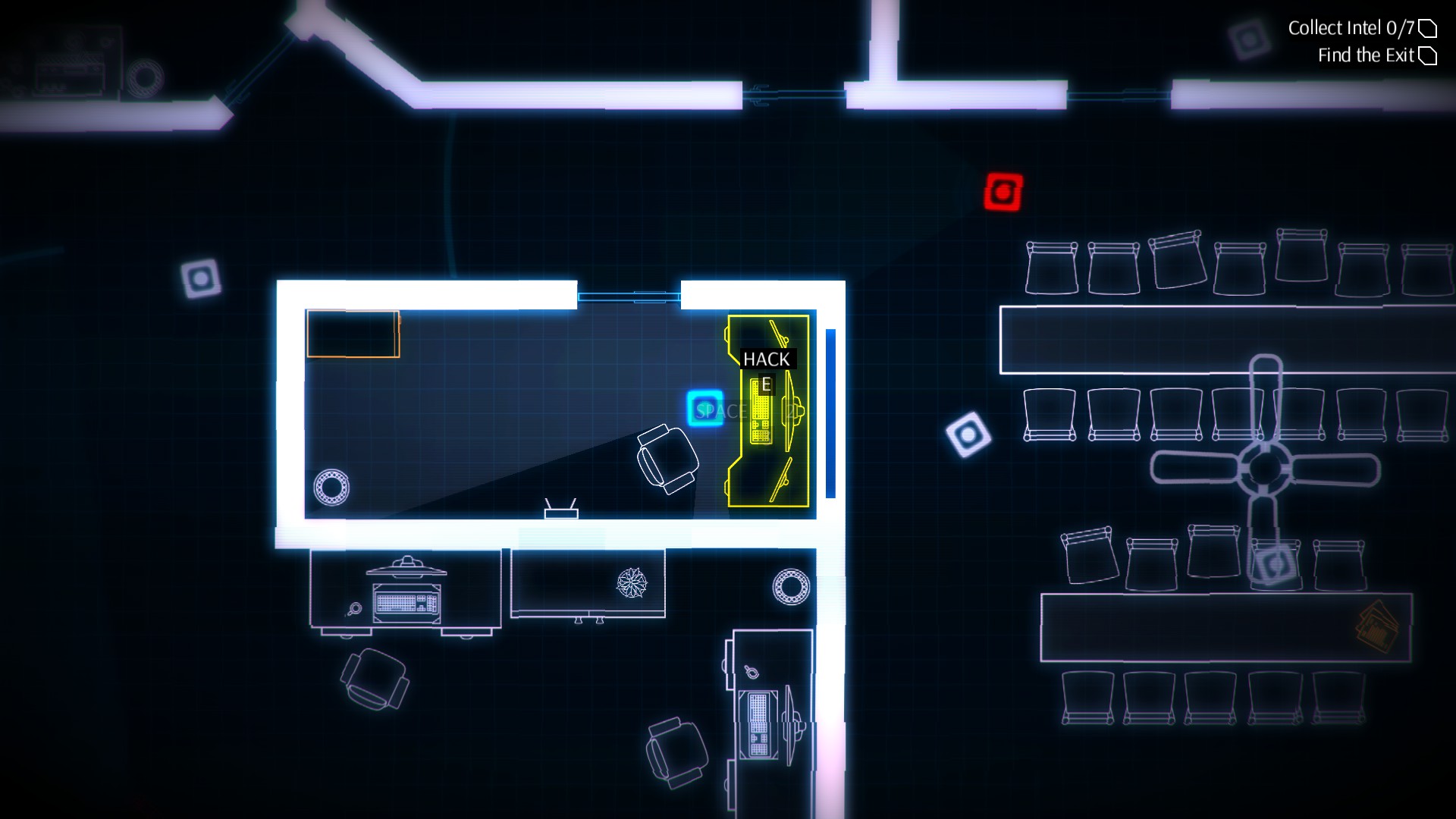1456x819 pixels.
Task: Toggle the orange highlighted cabinet in the room
Action: pos(353,334)
